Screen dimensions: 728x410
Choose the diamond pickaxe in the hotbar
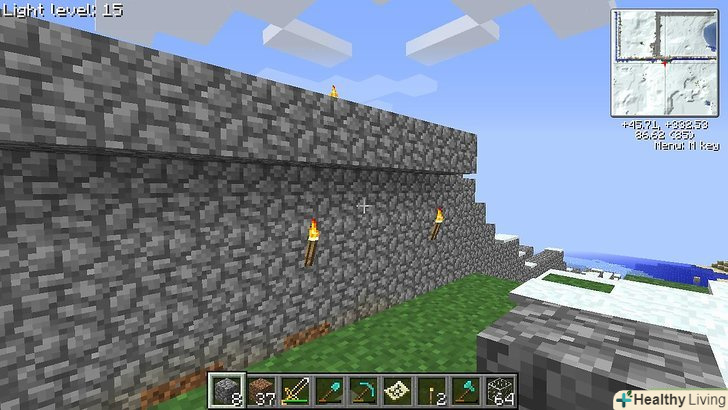coord(364,391)
